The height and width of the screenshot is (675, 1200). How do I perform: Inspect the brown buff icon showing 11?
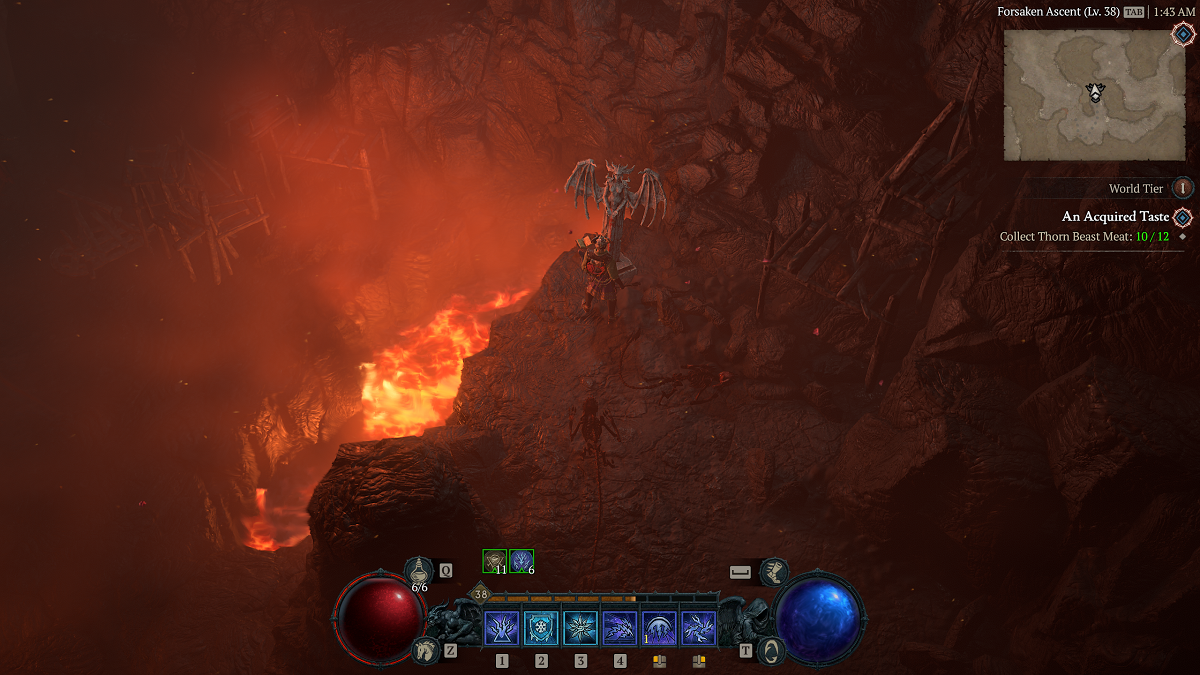(494, 561)
